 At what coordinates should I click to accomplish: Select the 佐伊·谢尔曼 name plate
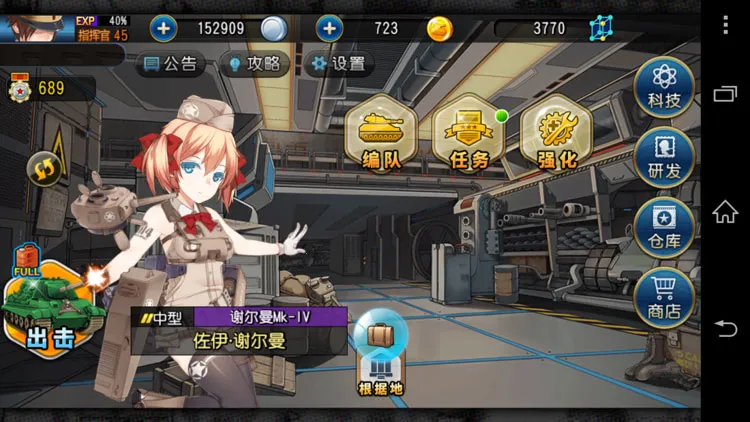pos(239,340)
